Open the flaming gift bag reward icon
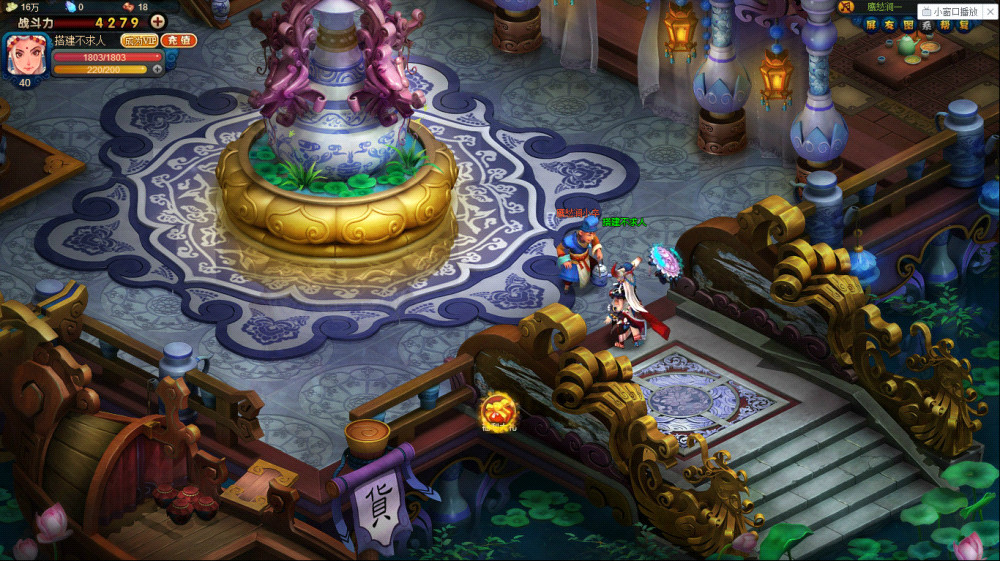1000x561 pixels. point(498,411)
